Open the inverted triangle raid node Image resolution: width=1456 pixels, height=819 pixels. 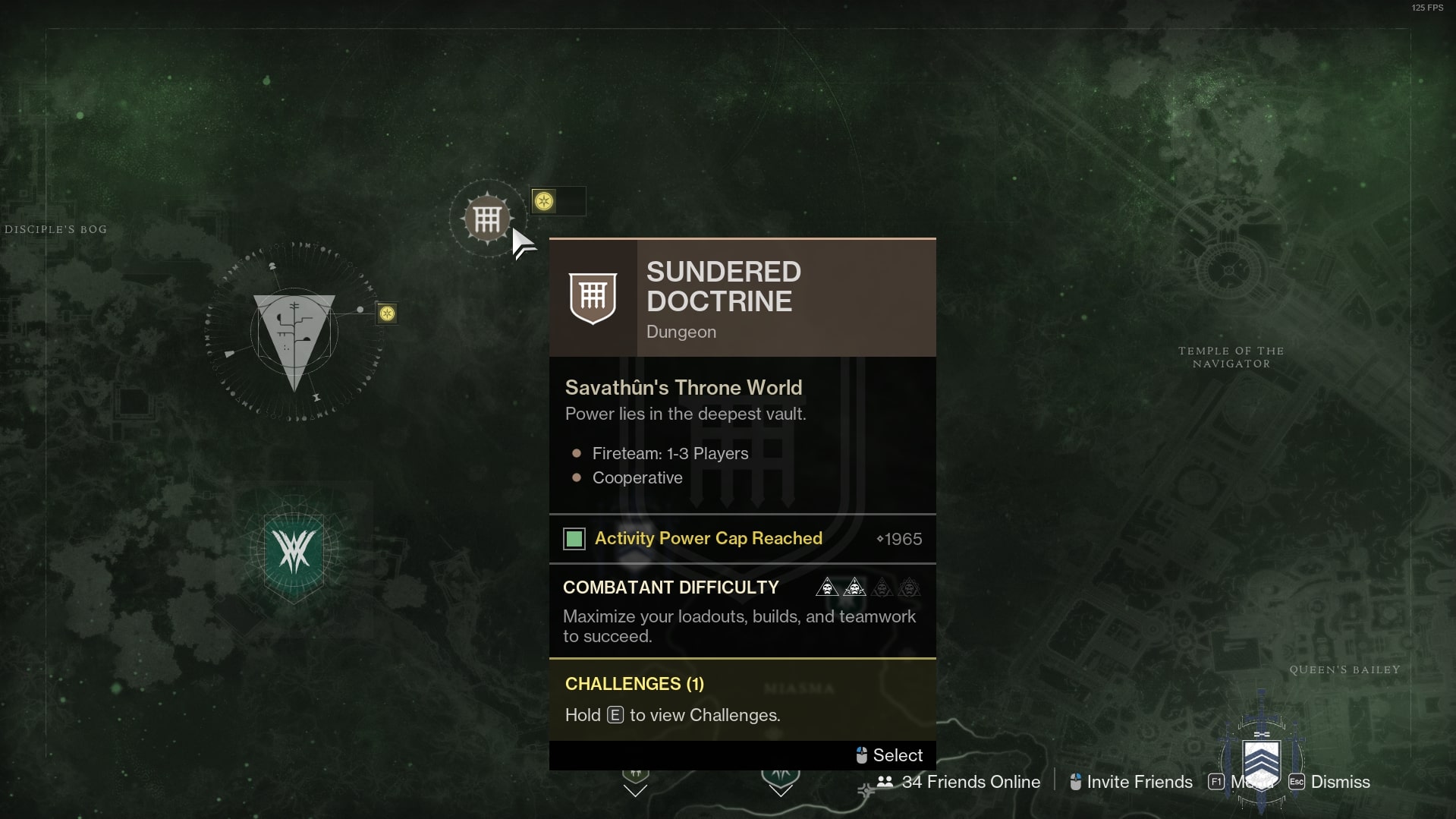(x=294, y=334)
